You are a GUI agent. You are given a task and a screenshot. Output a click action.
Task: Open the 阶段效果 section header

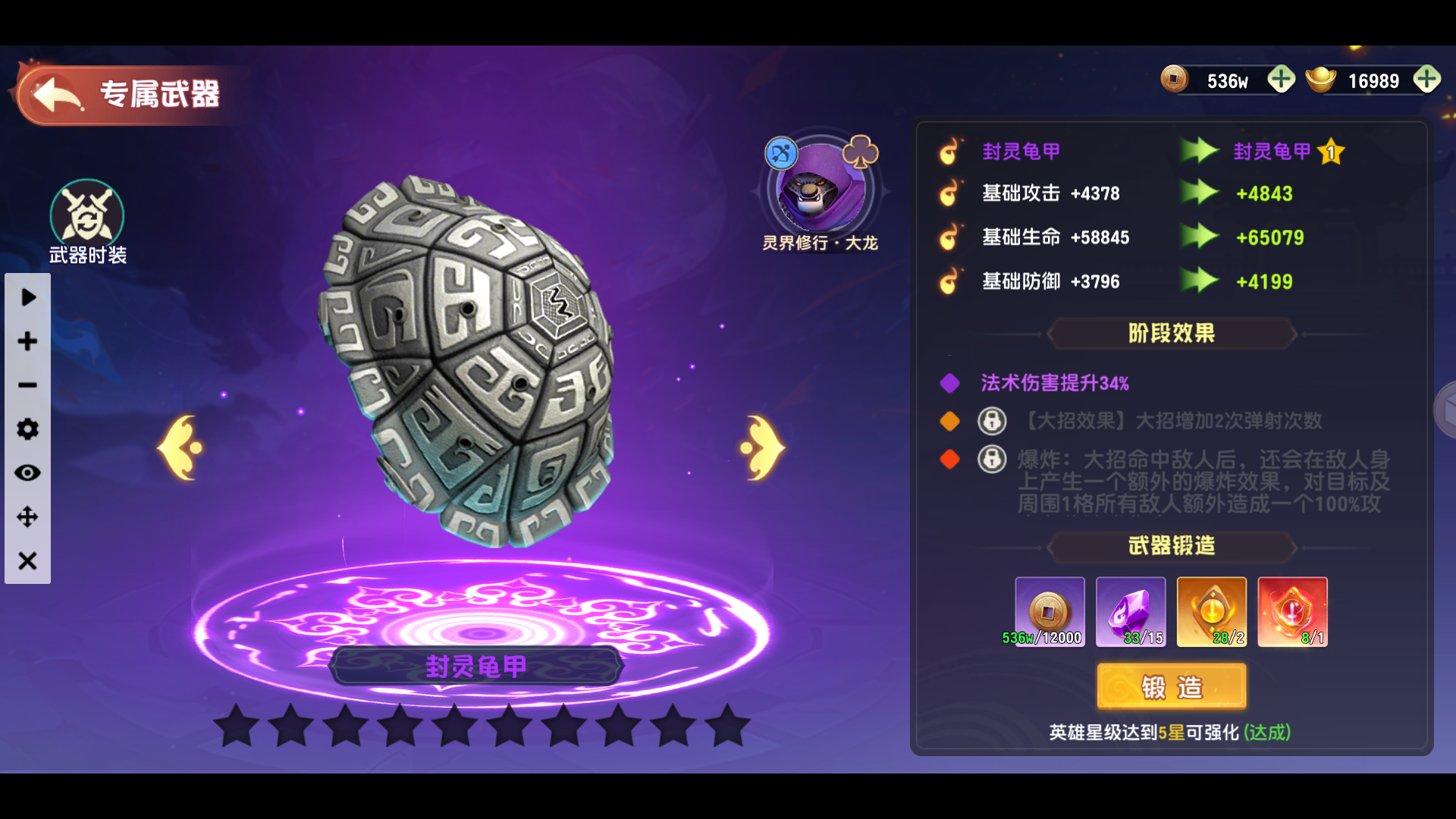coord(1172,334)
